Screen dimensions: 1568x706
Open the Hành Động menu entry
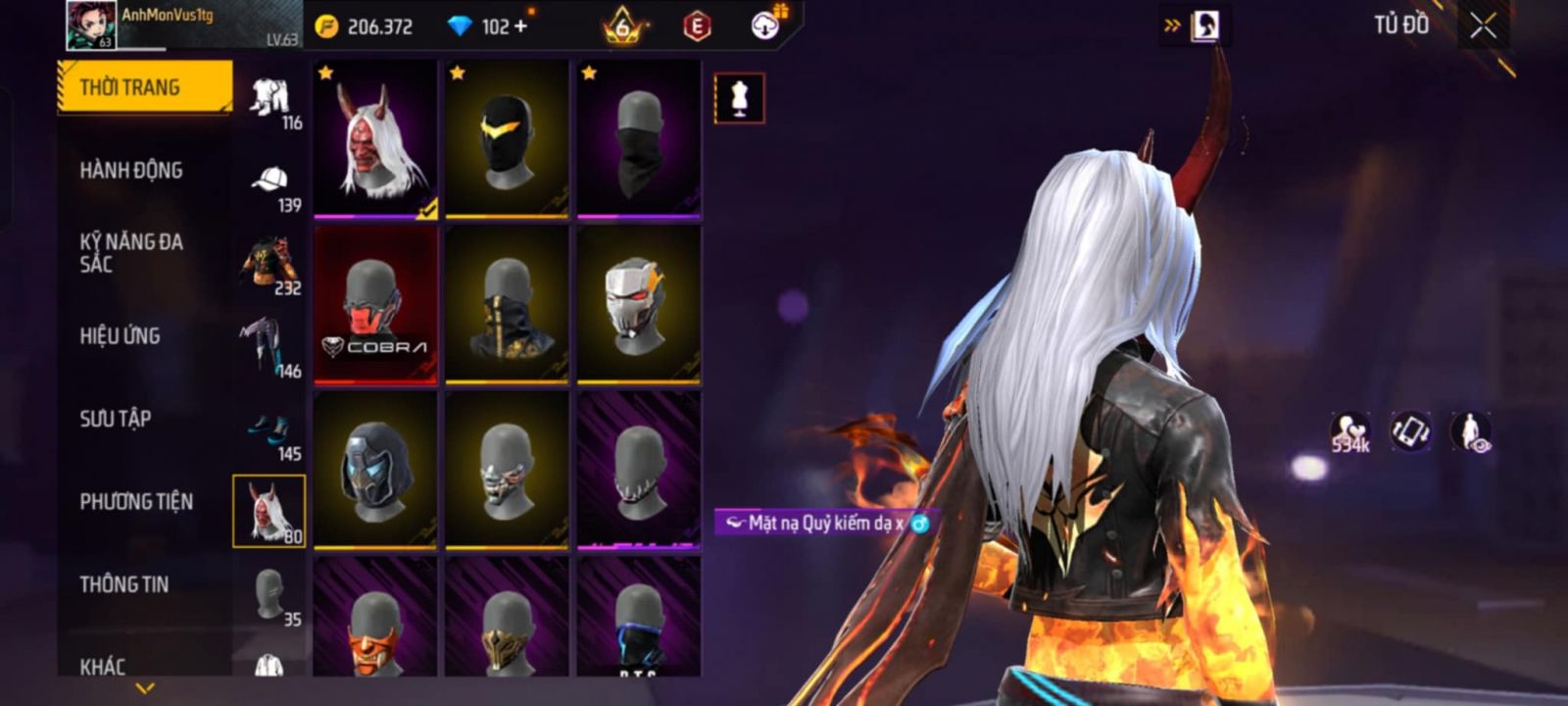[131, 171]
